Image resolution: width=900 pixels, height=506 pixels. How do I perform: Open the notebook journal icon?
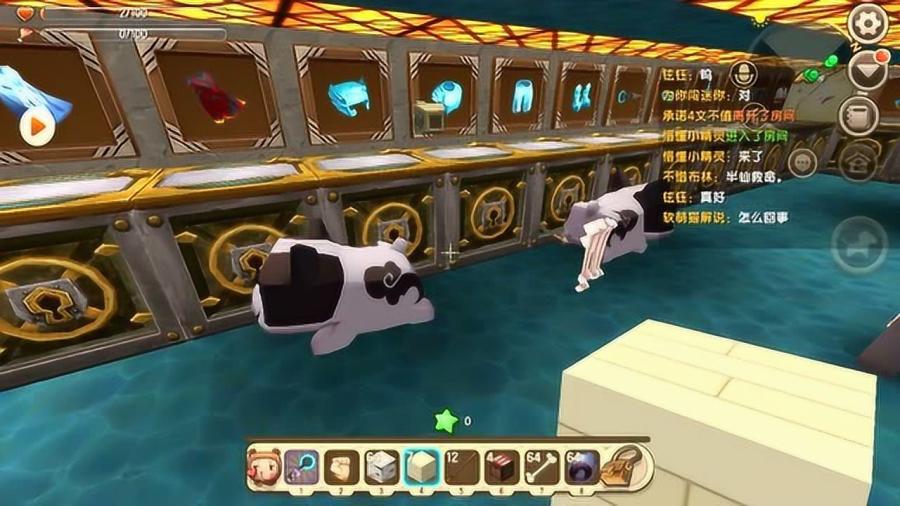click(x=858, y=116)
